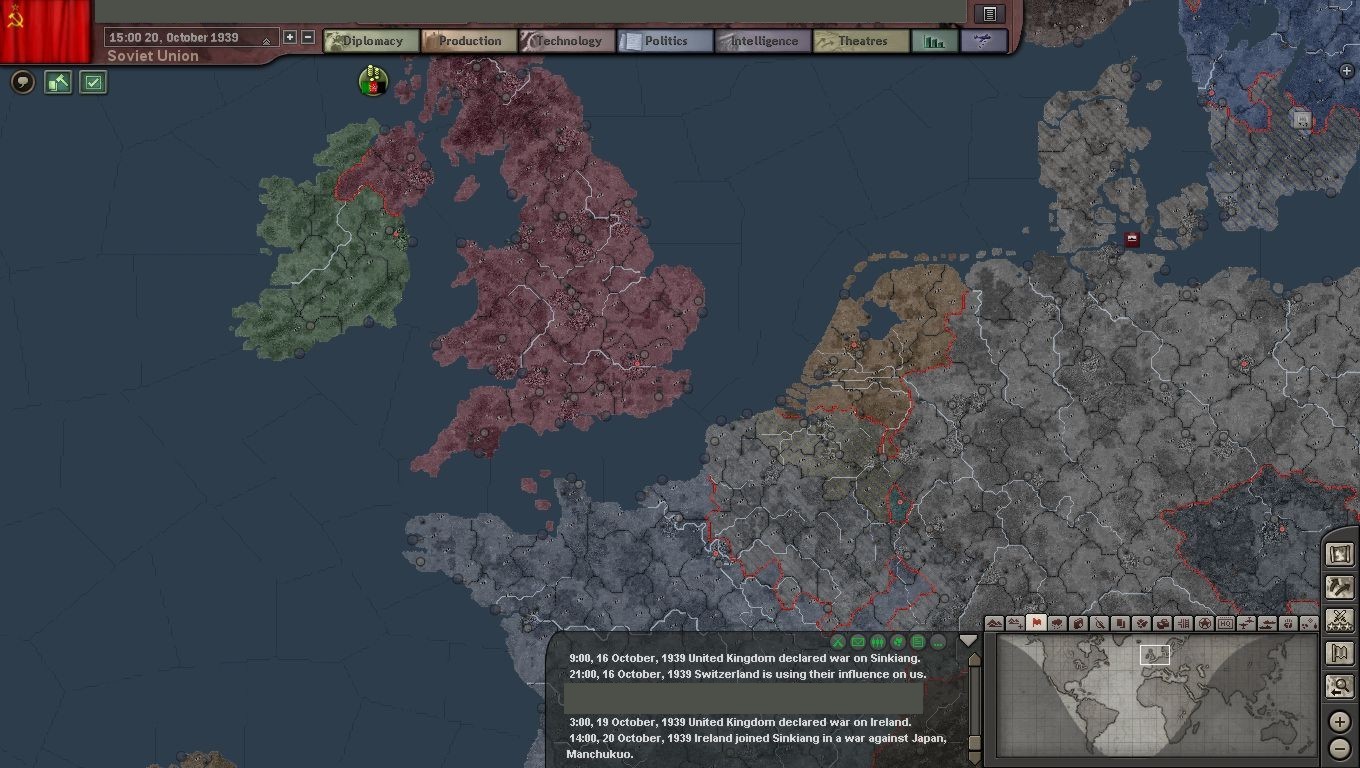Increase game speed with the plus button
Screen dimensions: 1360x768
point(290,37)
